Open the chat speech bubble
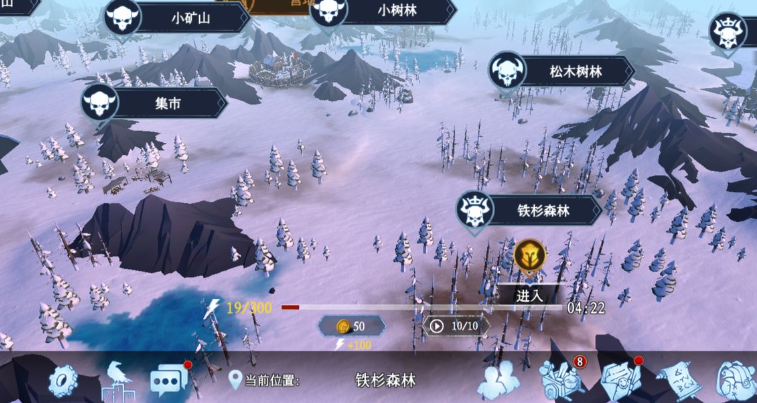The height and width of the screenshot is (403, 757). point(169,380)
